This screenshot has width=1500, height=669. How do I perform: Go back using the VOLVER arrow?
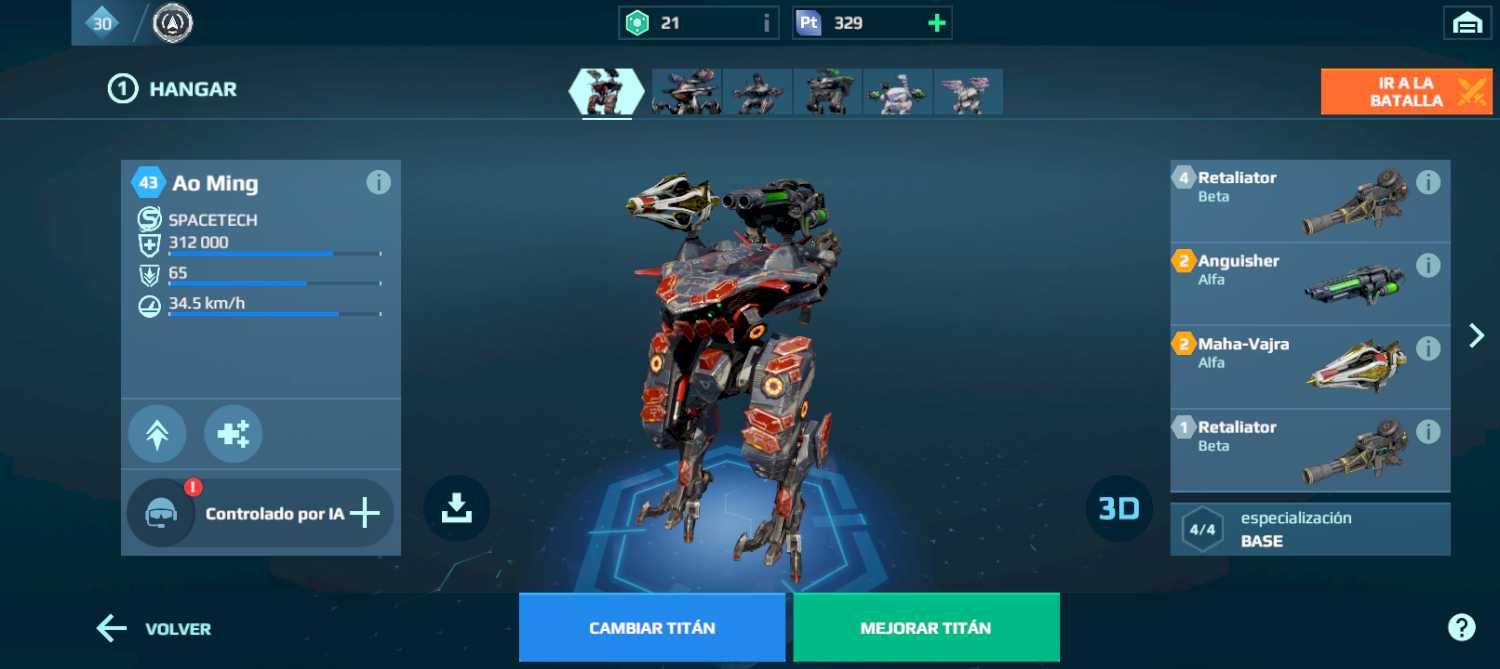point(154,629)
